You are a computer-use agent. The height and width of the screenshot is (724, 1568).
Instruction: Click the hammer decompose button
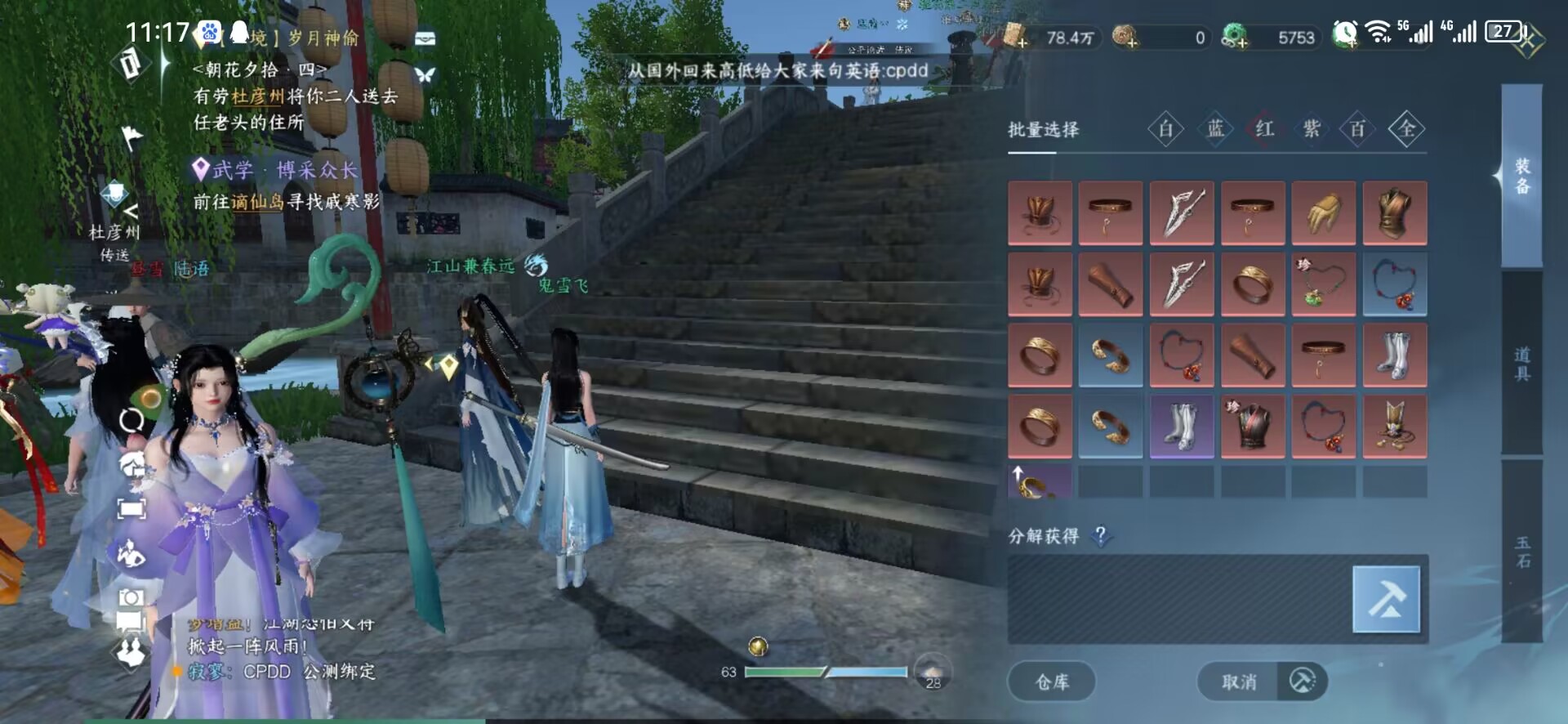point(1386,600)
